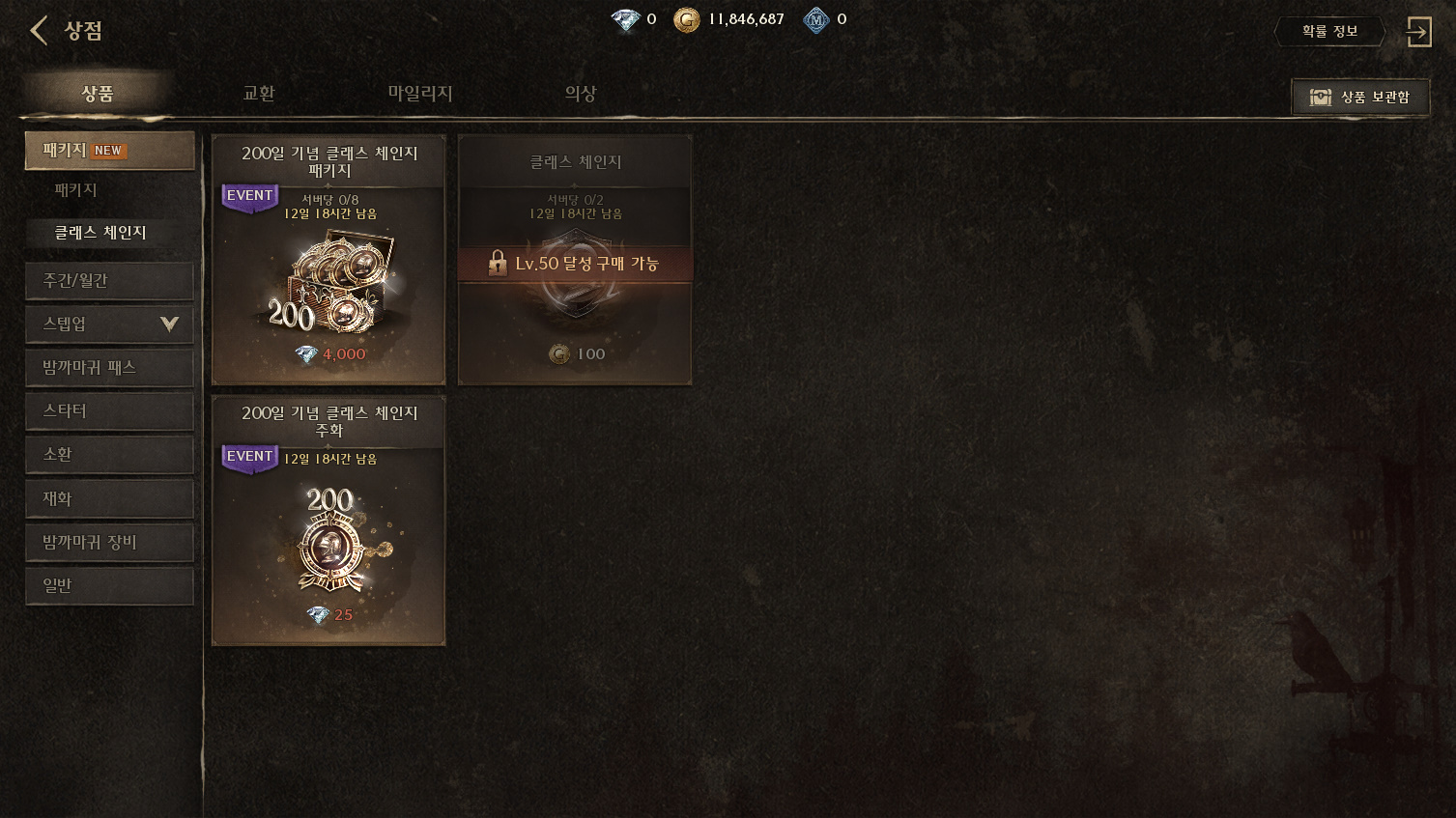
Task: Show the 밤까마귀 패스 category
Action: (109, 368)
